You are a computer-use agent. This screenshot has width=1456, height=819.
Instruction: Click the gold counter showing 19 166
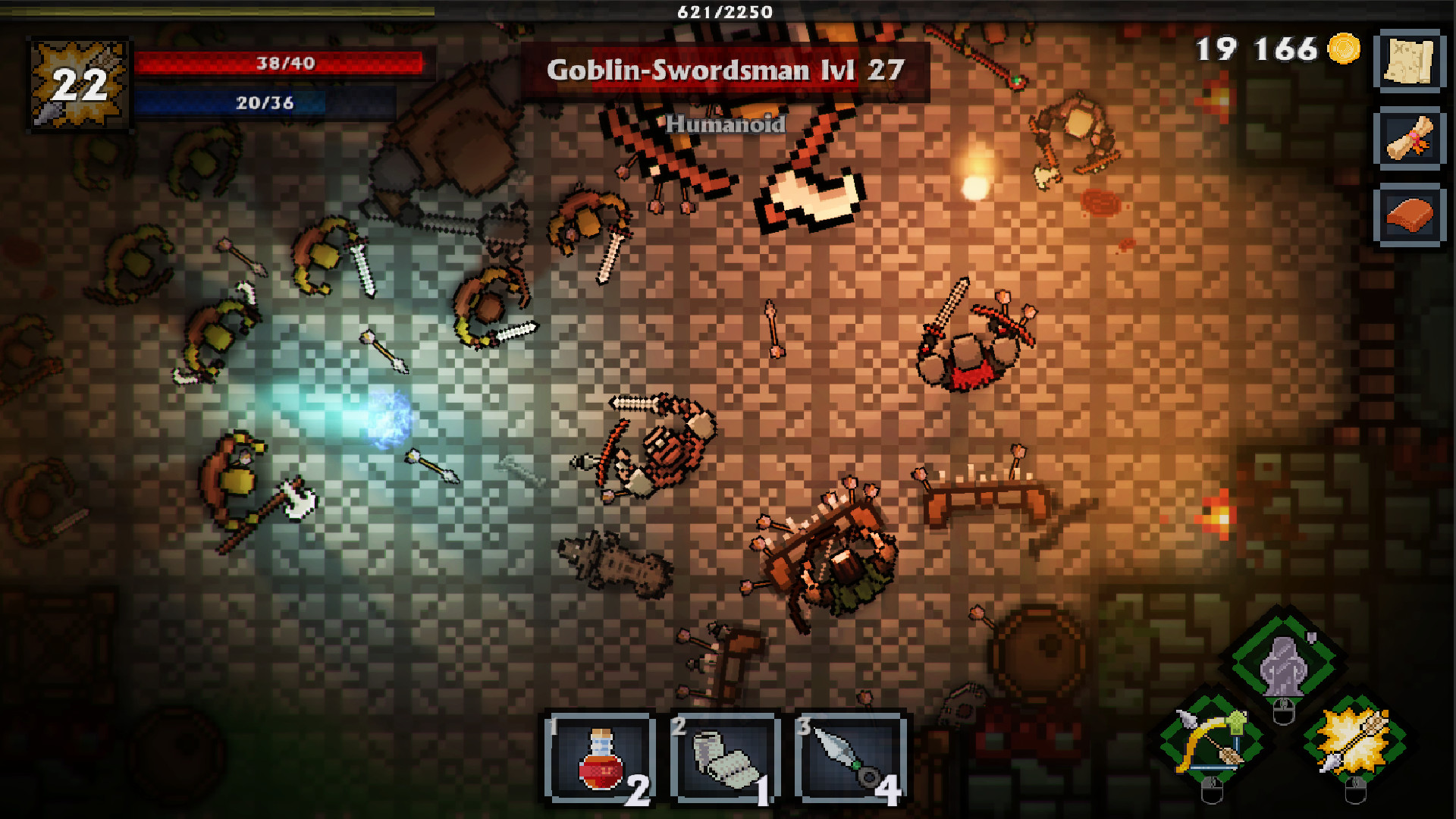tap(1259, 50)
